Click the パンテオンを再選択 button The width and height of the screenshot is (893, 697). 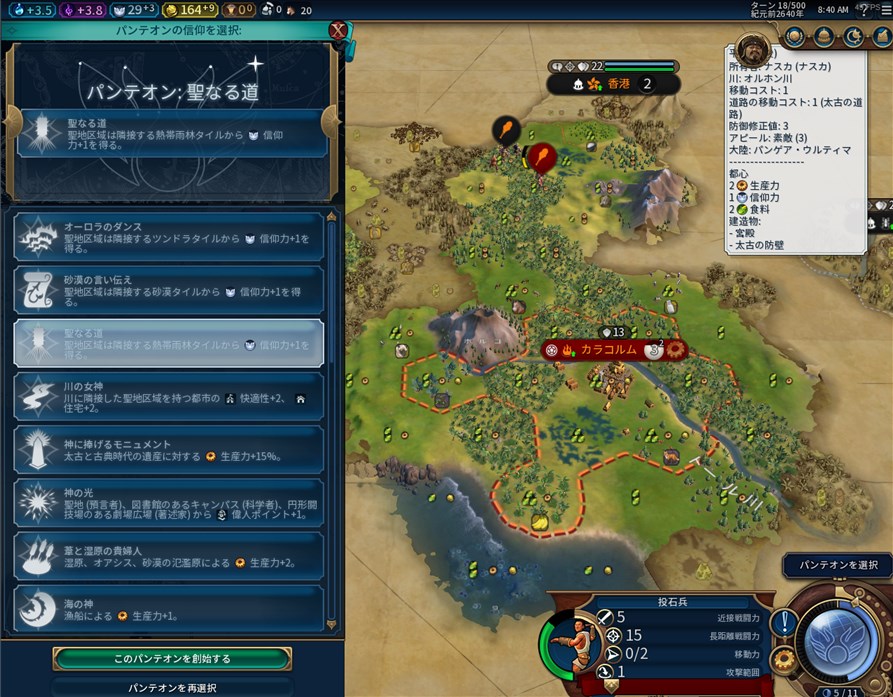point(172,688)
